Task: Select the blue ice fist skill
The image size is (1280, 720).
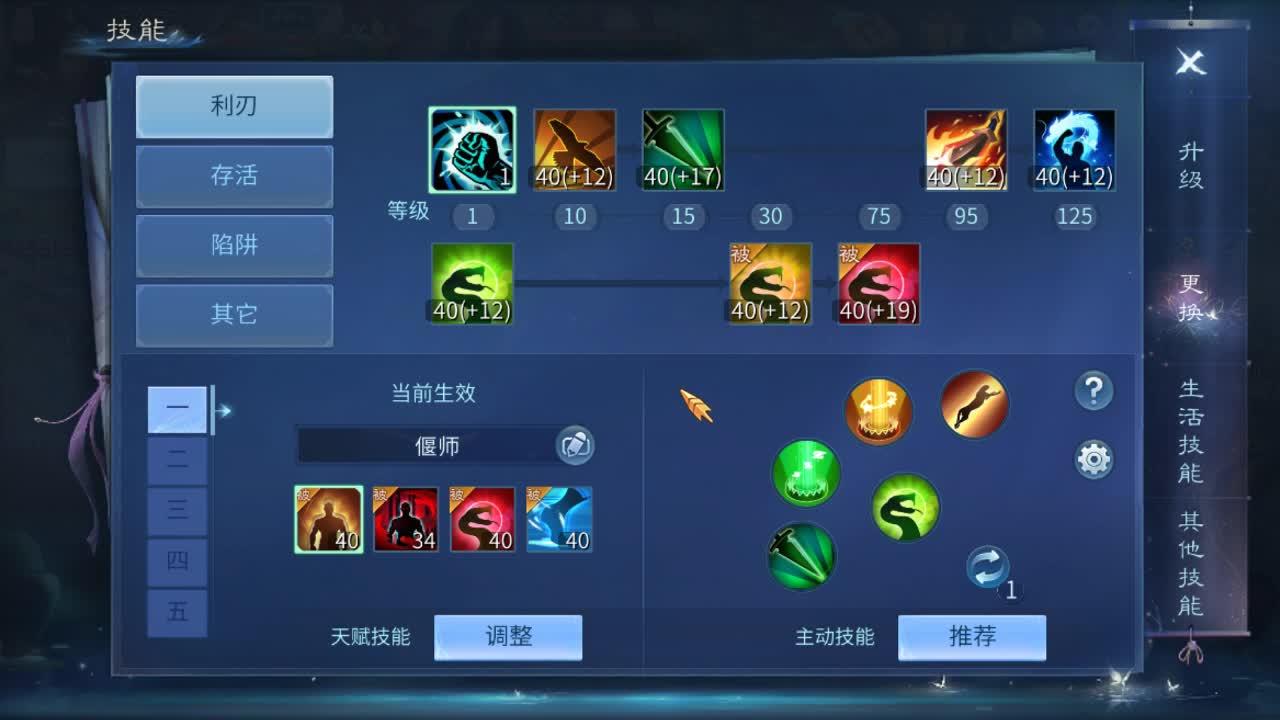Action: tap(1074, 148)
